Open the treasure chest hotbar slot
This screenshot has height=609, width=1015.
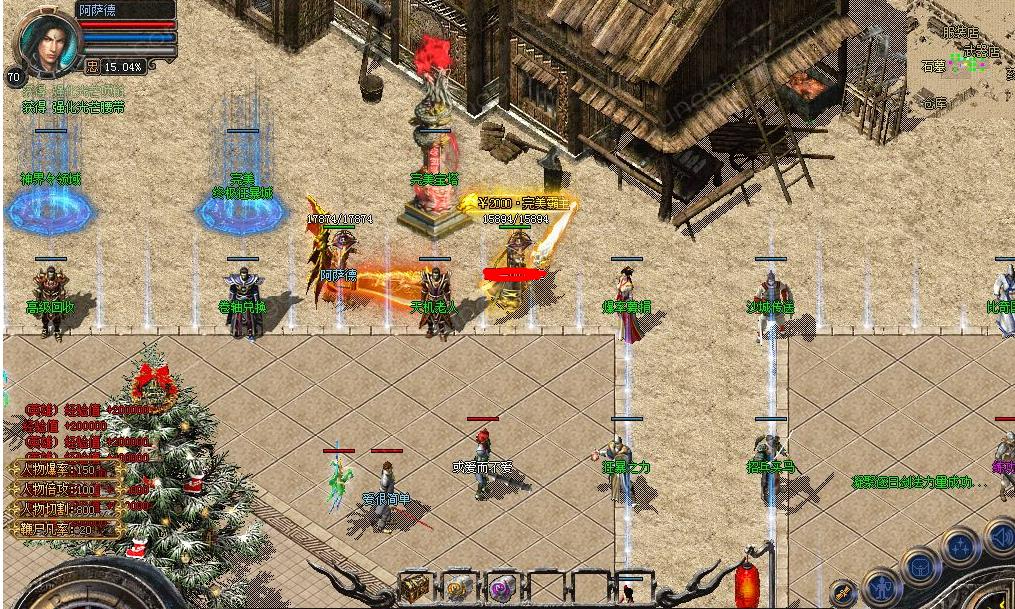(414, 586)
